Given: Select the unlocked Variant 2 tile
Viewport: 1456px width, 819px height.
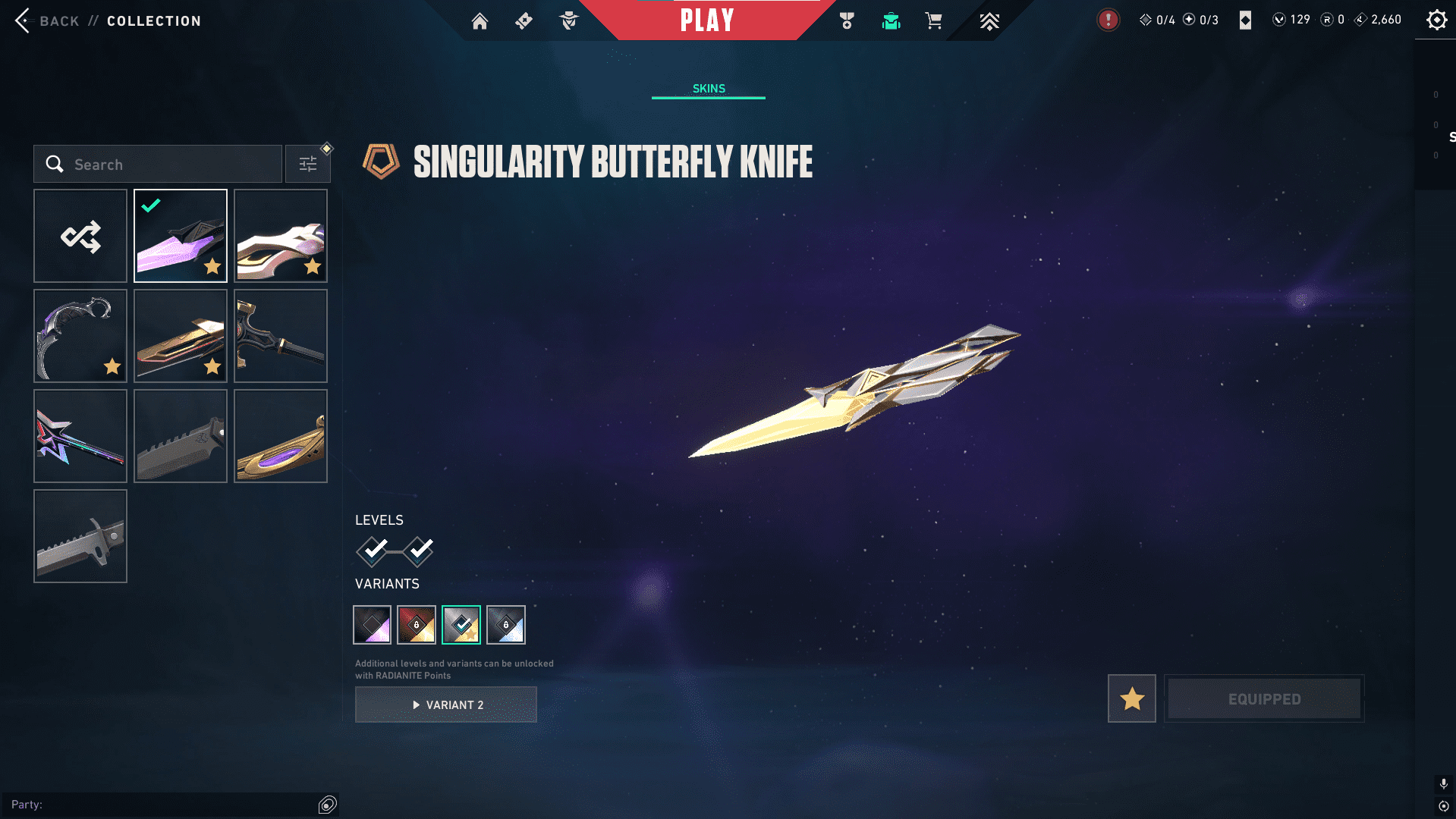Looking at the screenshot, I should tap(462, 624).
